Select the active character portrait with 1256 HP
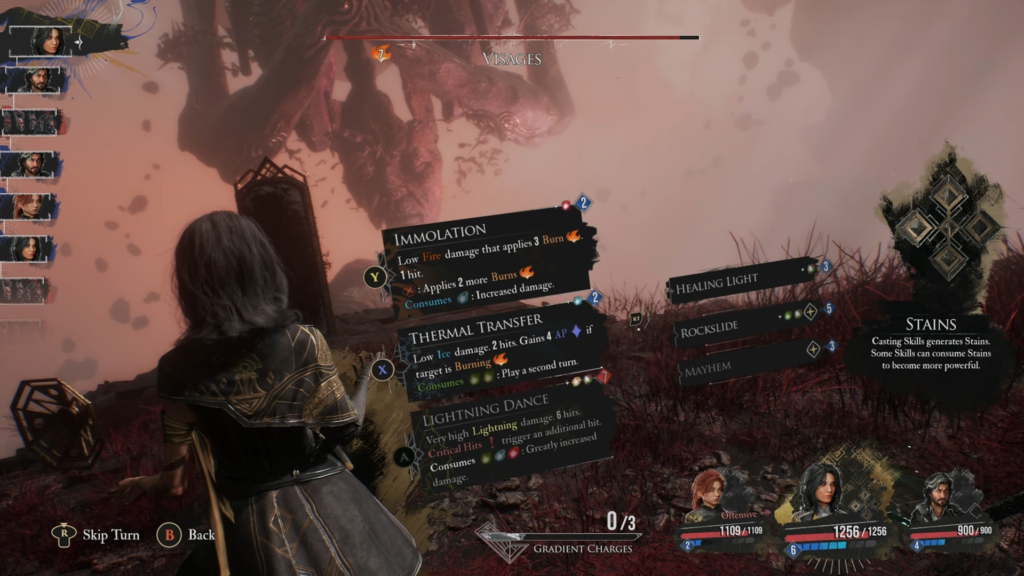The height and width of the screenshot is (576, 1024). (x=822, y=490)
